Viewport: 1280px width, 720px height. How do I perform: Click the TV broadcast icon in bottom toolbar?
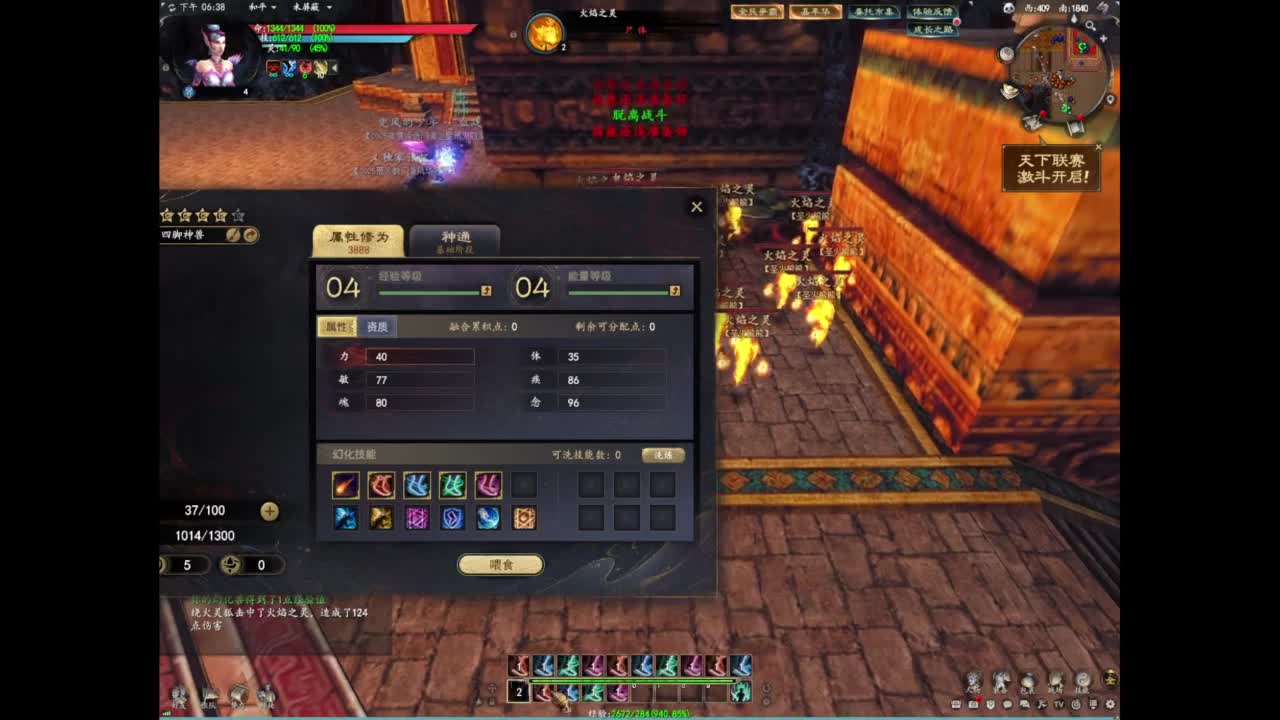pyautogui.click(x=1059, y=705)
